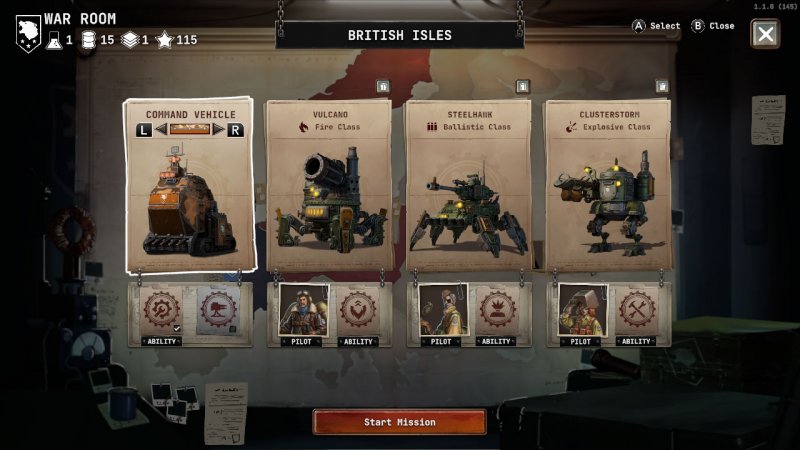
Task: Open the Clusterstorm pilot portrait
Action: pos(579,313)
